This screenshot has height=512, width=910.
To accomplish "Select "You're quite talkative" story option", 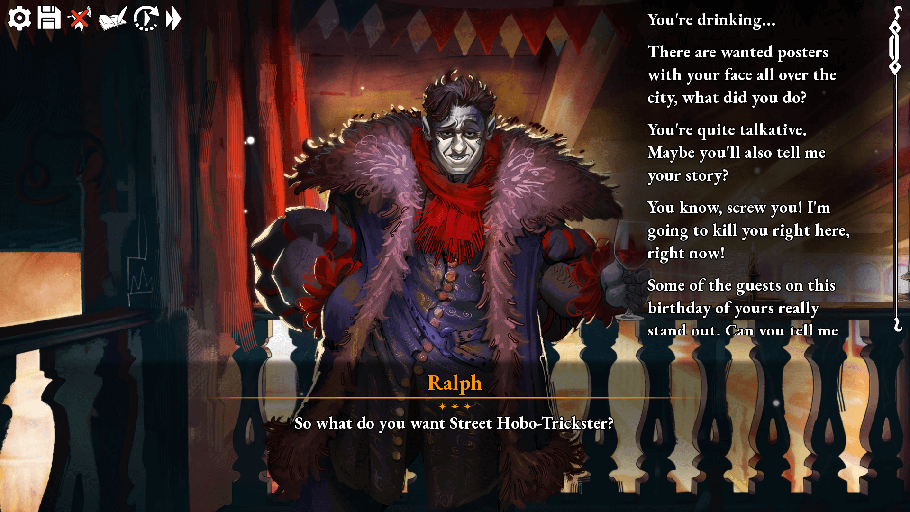I will (741, 153).
